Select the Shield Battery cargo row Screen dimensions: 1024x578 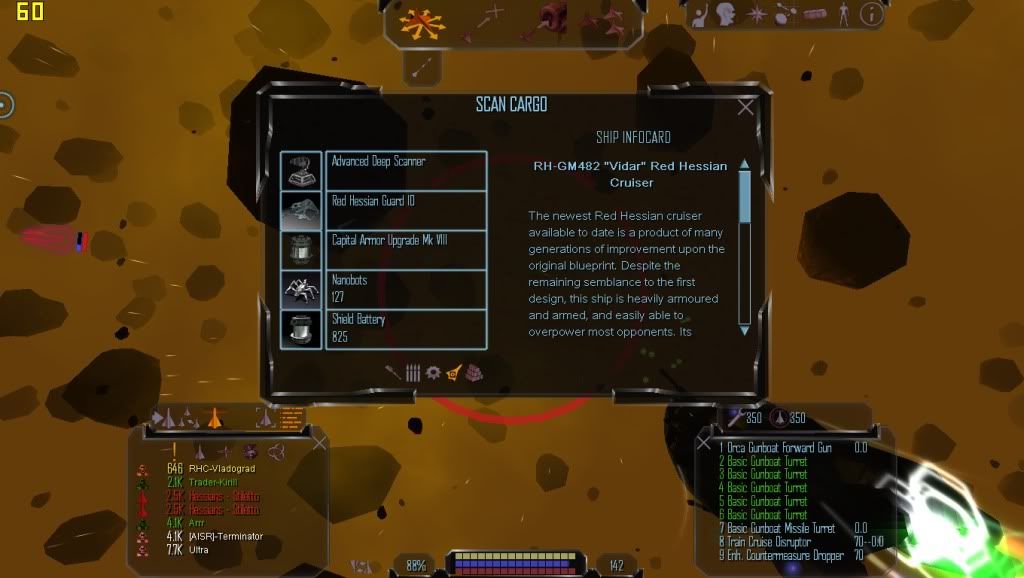click(x=405, y=329)
